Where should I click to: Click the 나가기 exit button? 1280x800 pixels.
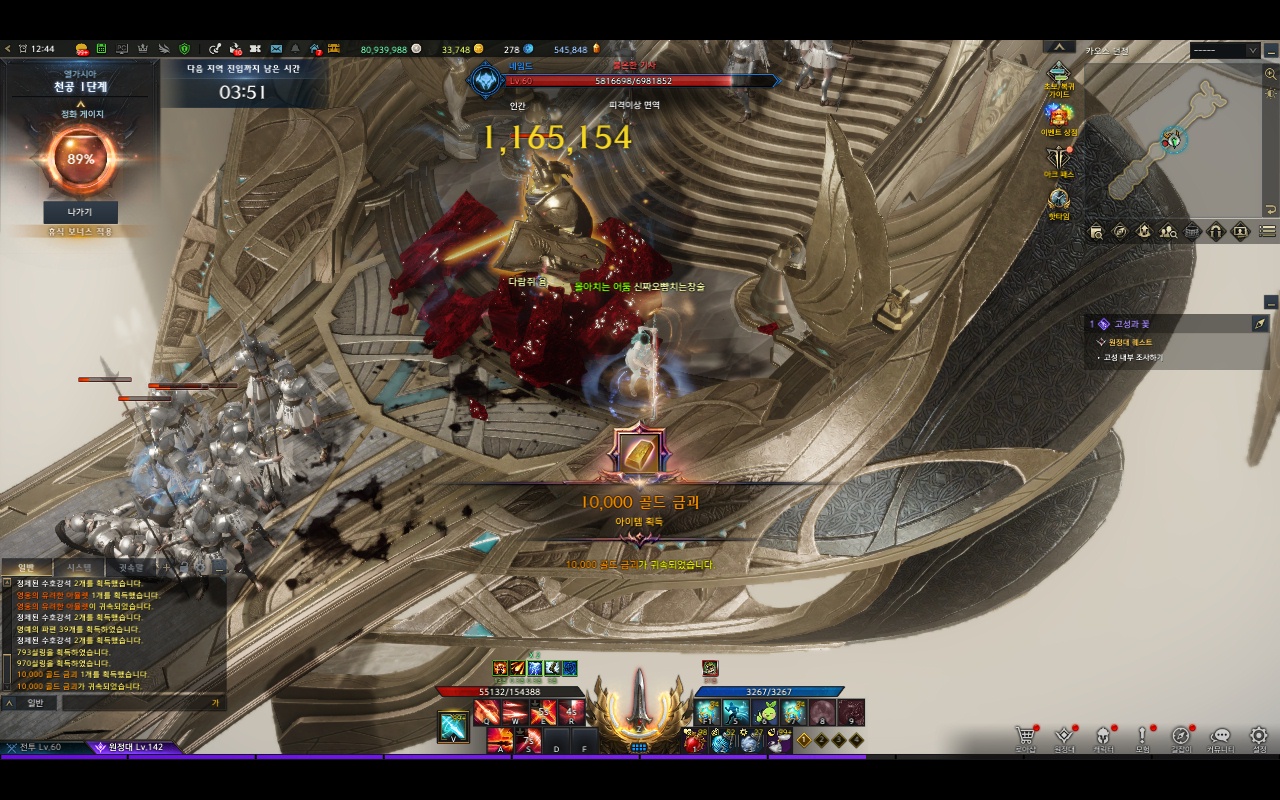coord(80,212)
